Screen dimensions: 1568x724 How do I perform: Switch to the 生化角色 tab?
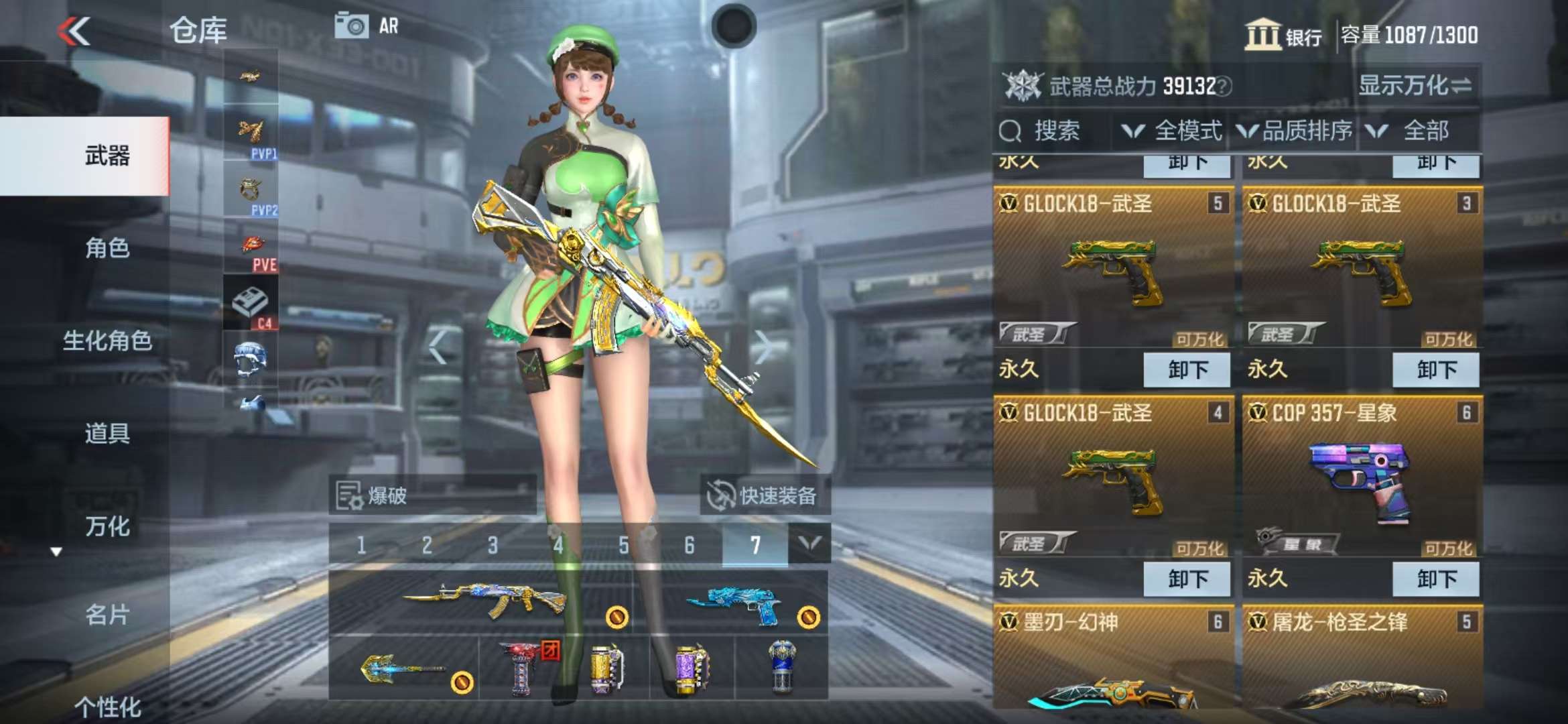pos(107,341)
